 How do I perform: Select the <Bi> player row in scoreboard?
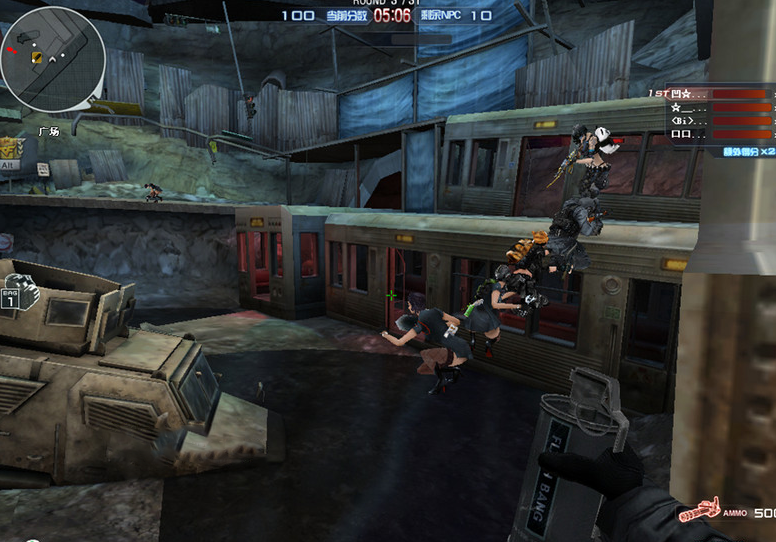tap(712, 120)
